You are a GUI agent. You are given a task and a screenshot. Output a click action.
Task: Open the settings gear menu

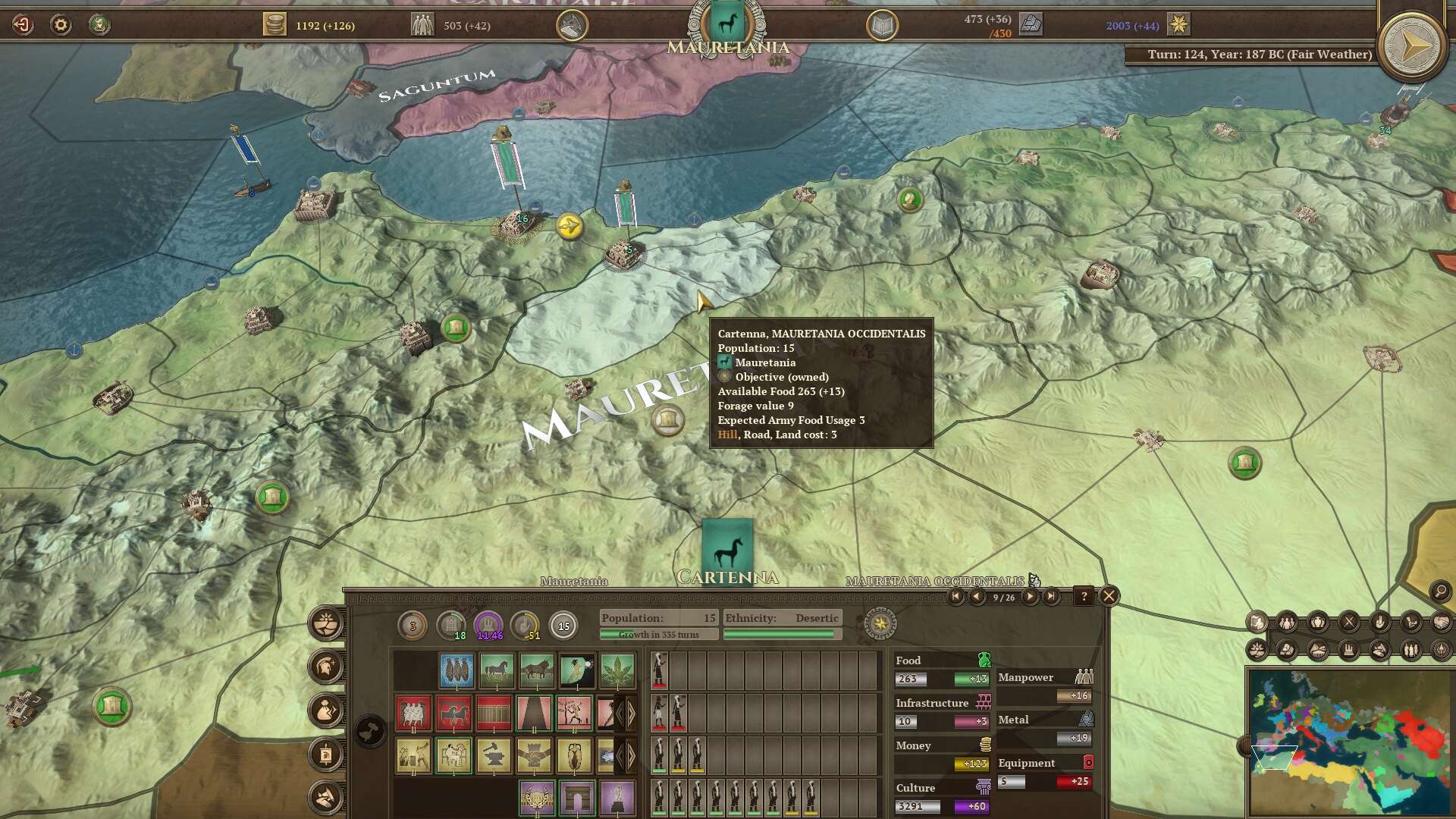[x=61, y=25]
